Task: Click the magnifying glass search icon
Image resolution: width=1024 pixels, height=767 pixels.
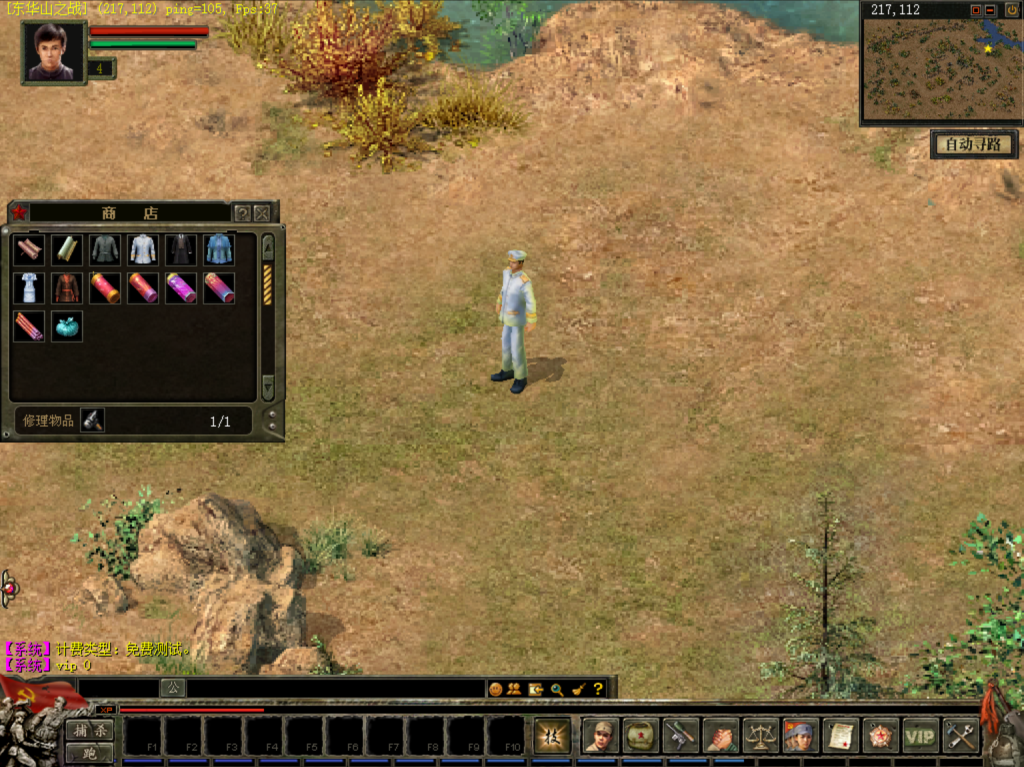Action: 556,689
